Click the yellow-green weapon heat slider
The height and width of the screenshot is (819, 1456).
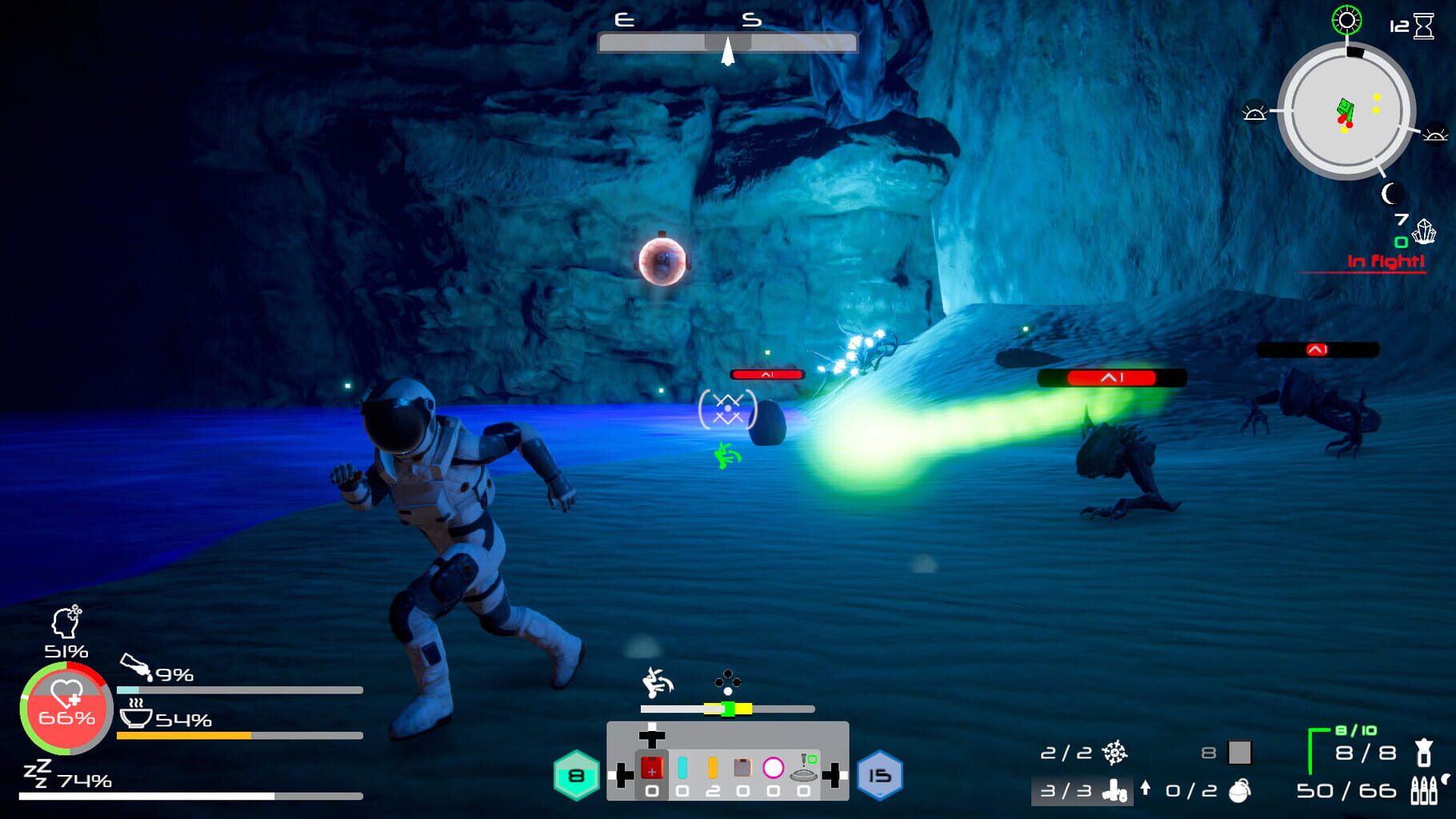[x=728, y=709]
